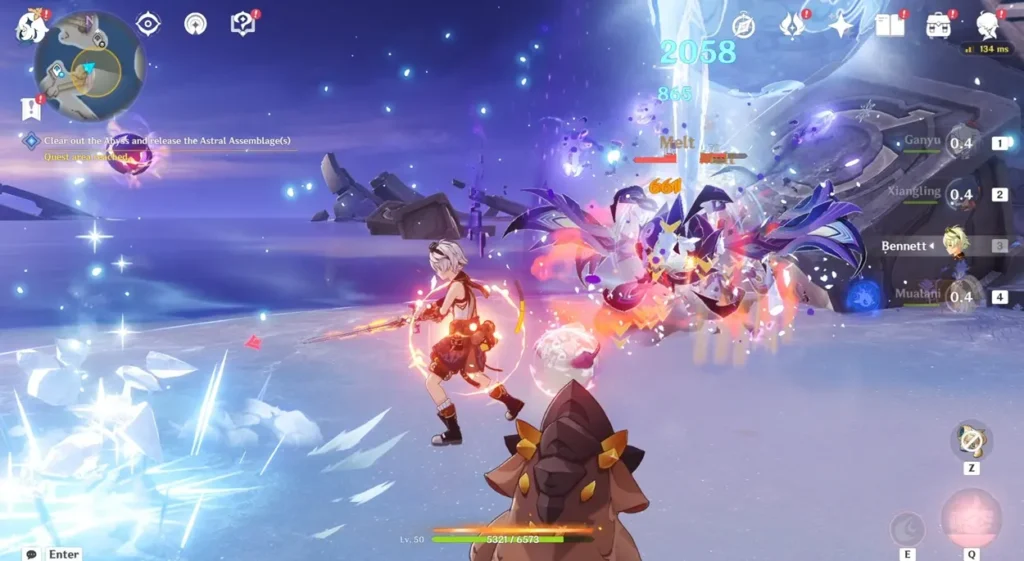Screen dimensions: 1024x561
Task: Open the winged battle pass icon
Action: [x=792, y=25]
